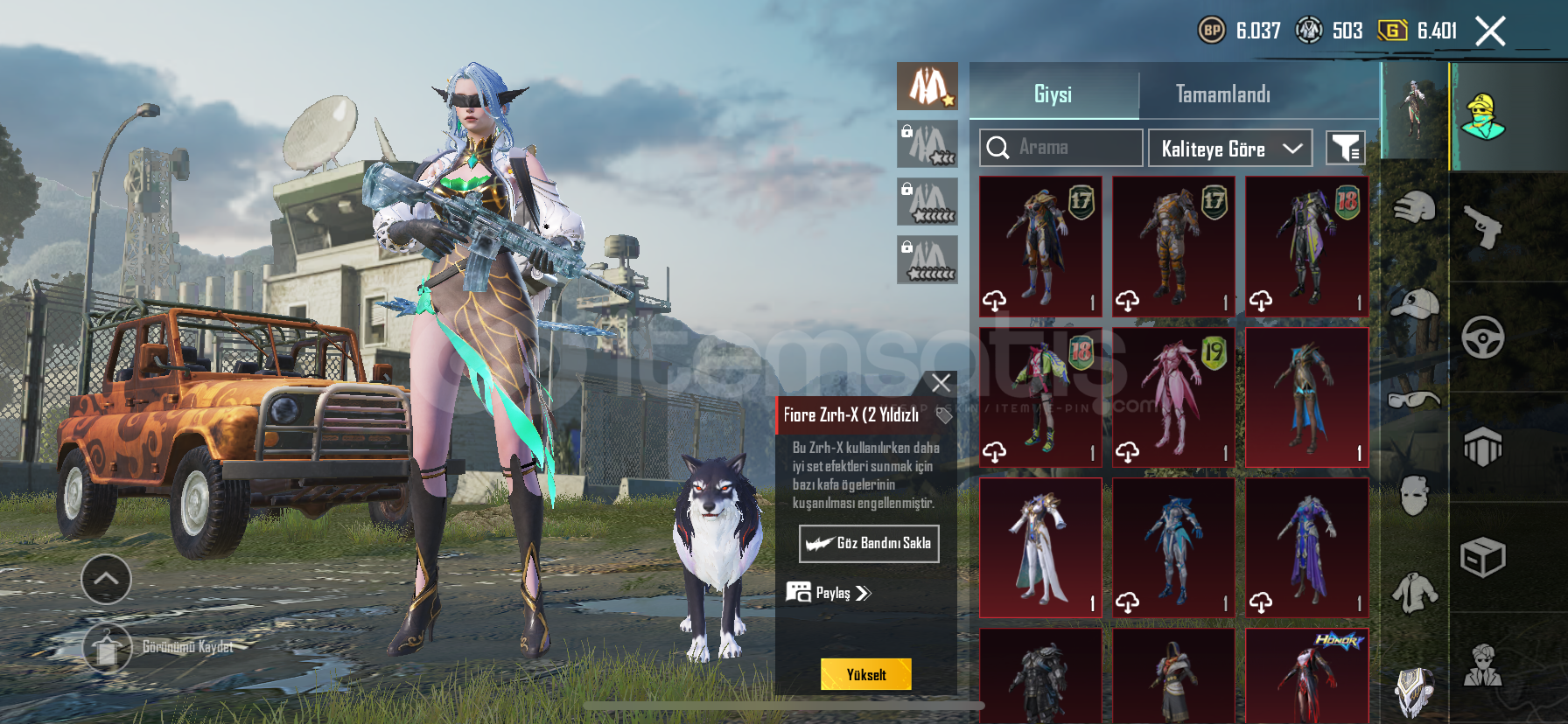The width and height of the screenshot is (1568, 724).
Task: Open the steering wheel vehicle category
Action: [1482, 337]
